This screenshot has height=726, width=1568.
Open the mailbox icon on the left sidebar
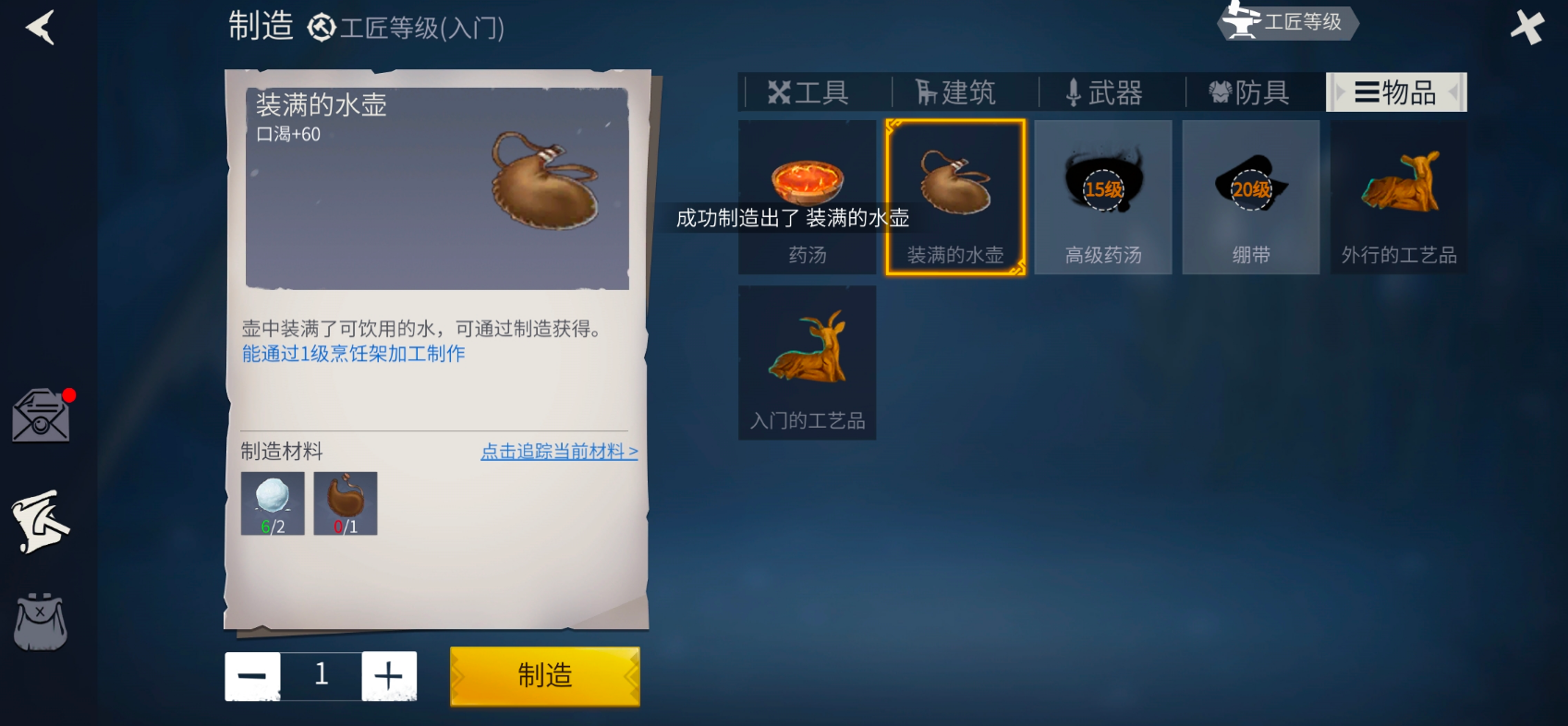click(40, 415)
